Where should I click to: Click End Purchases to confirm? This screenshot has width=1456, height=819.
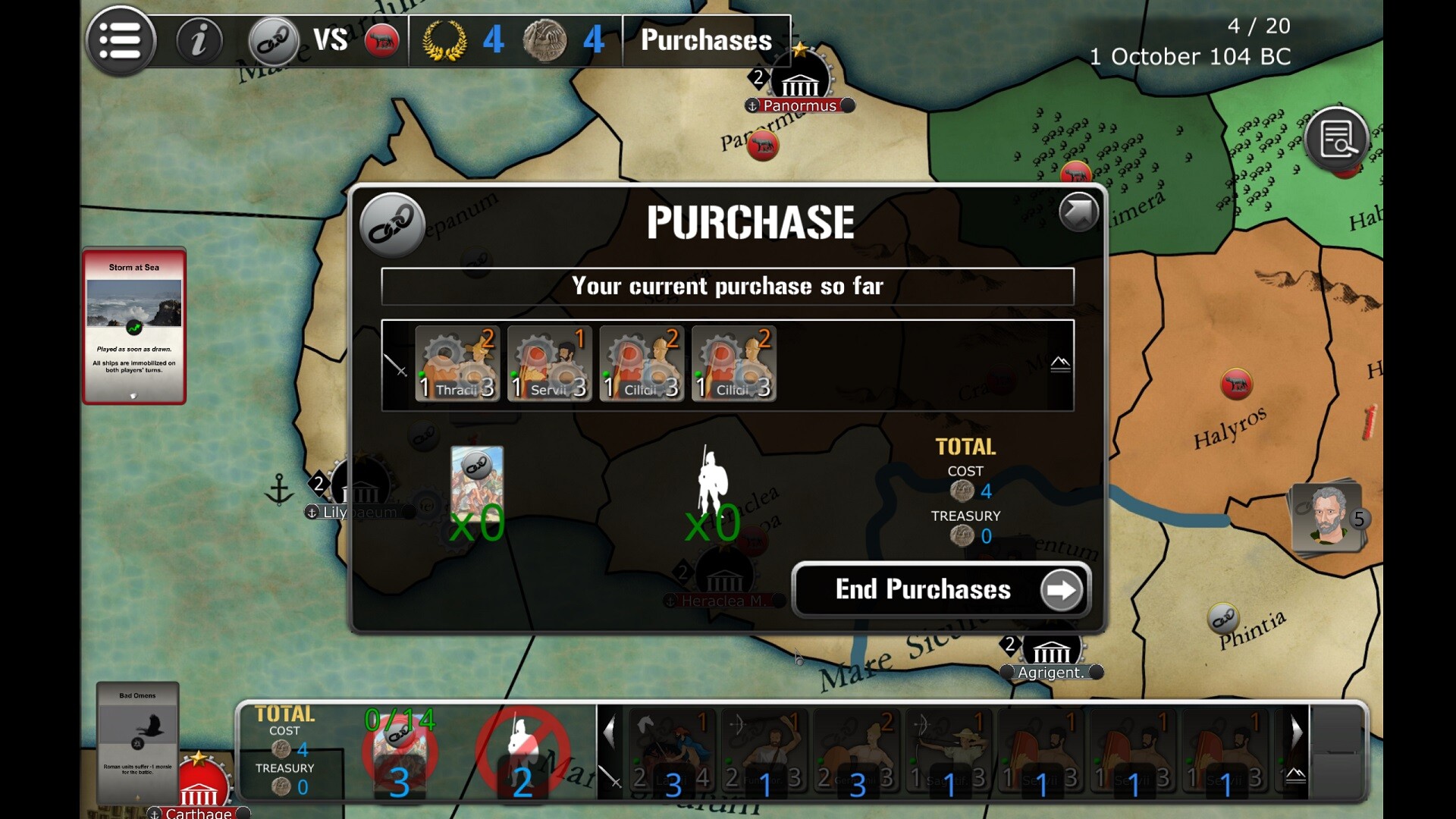click(x=941, y=590)
